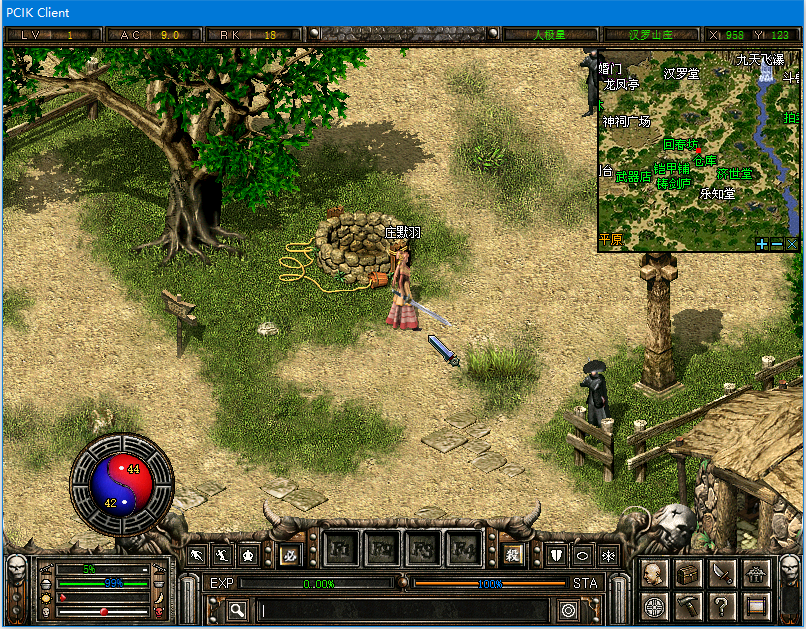Click the minimap zoom-in plus button

(x=762, y=243)
